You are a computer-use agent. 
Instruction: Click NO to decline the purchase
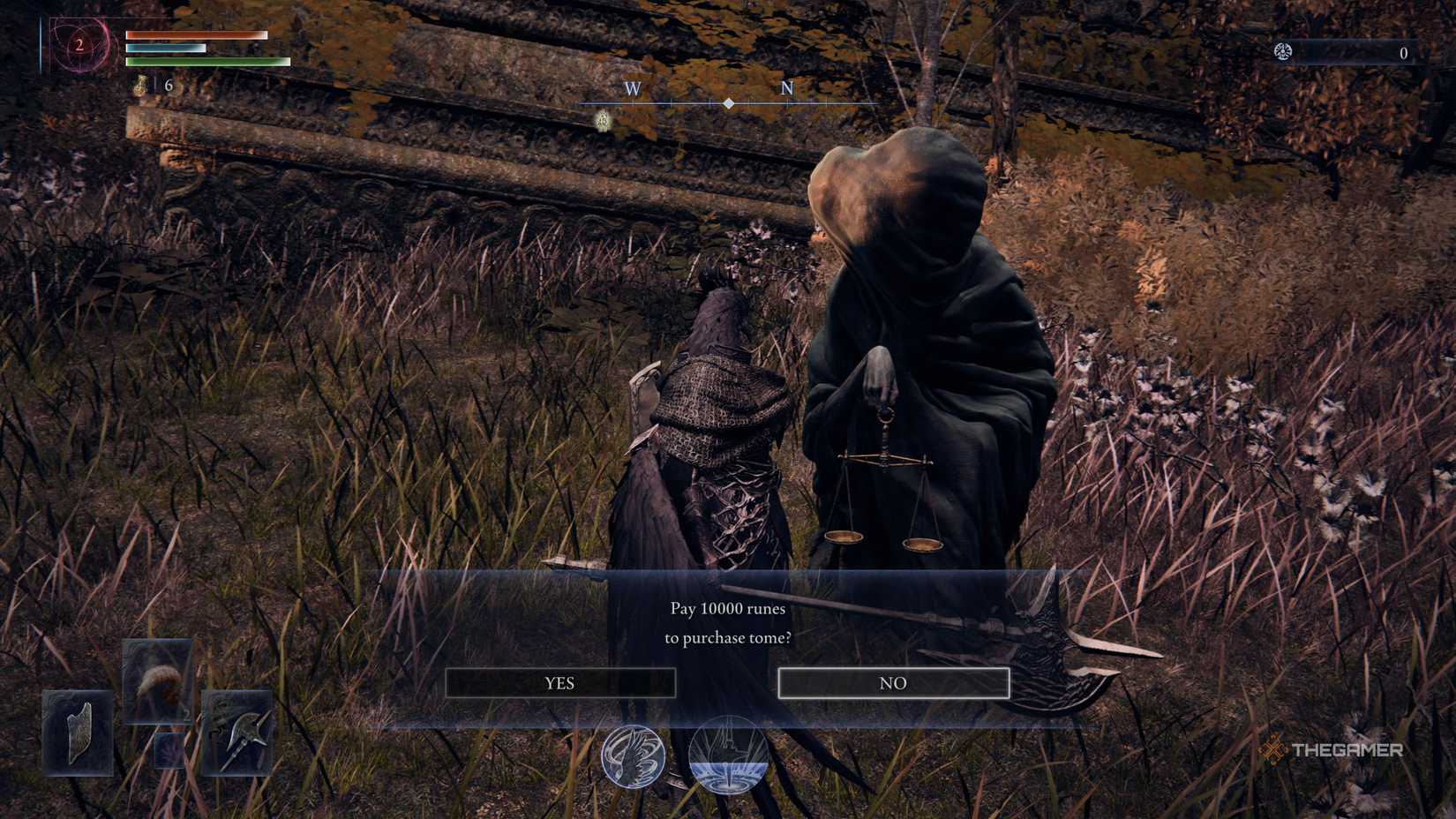tap(894, 682)
